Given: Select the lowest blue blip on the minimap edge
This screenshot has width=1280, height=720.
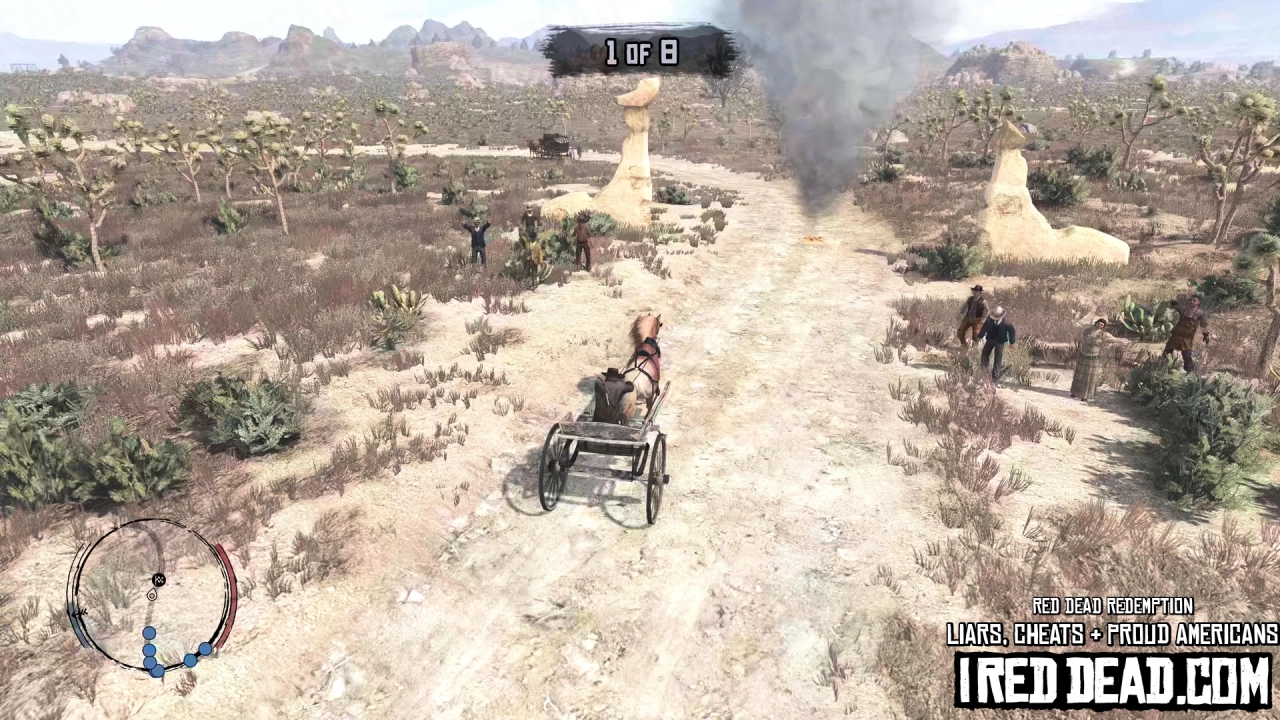Looking at the screenshot, I should tap(158, 670).
